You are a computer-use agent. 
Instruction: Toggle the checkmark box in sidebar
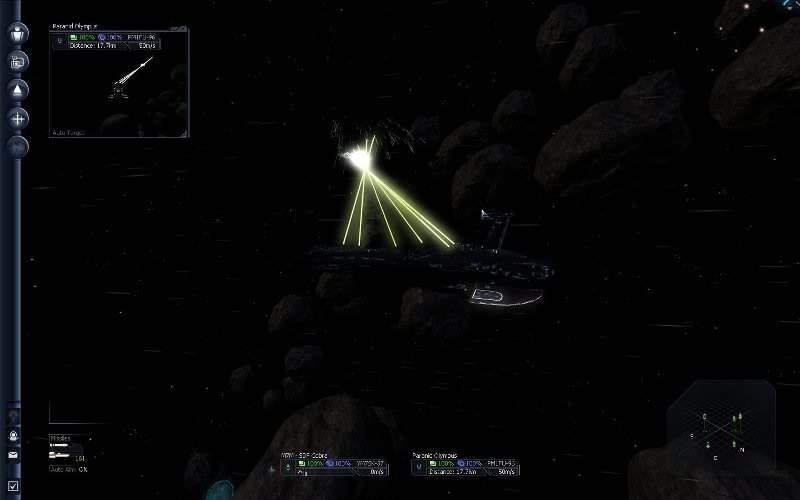[x=14, y=486]
